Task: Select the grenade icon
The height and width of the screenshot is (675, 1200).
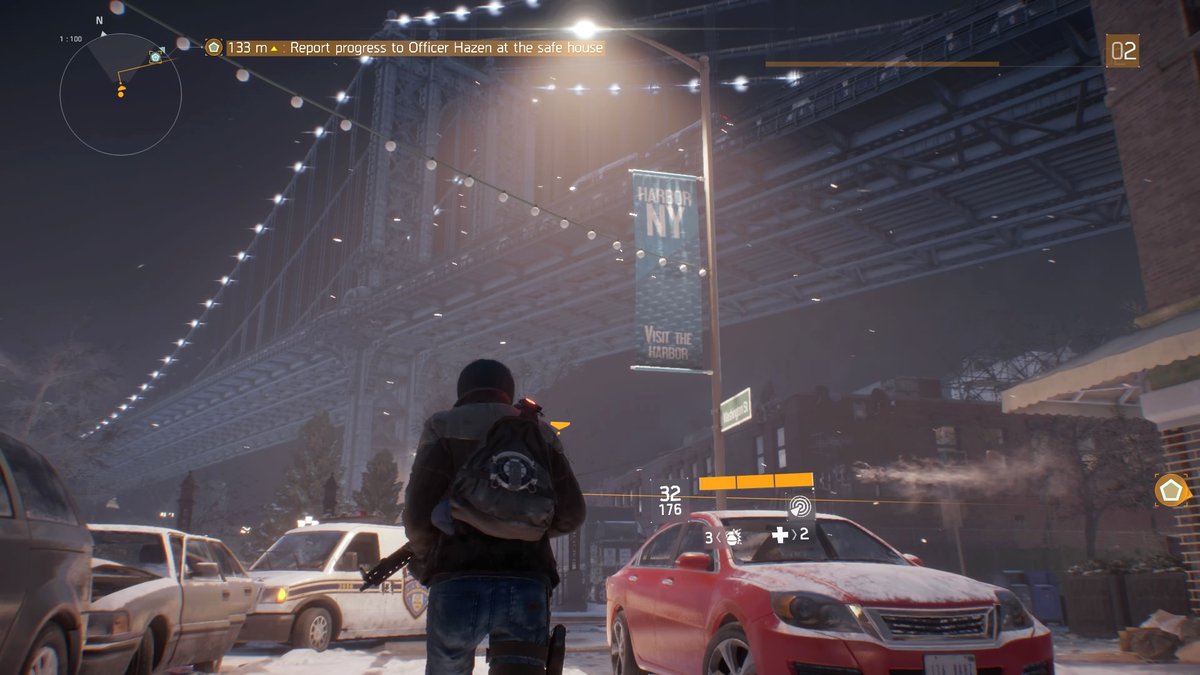Action: click(x=733, y=537)
